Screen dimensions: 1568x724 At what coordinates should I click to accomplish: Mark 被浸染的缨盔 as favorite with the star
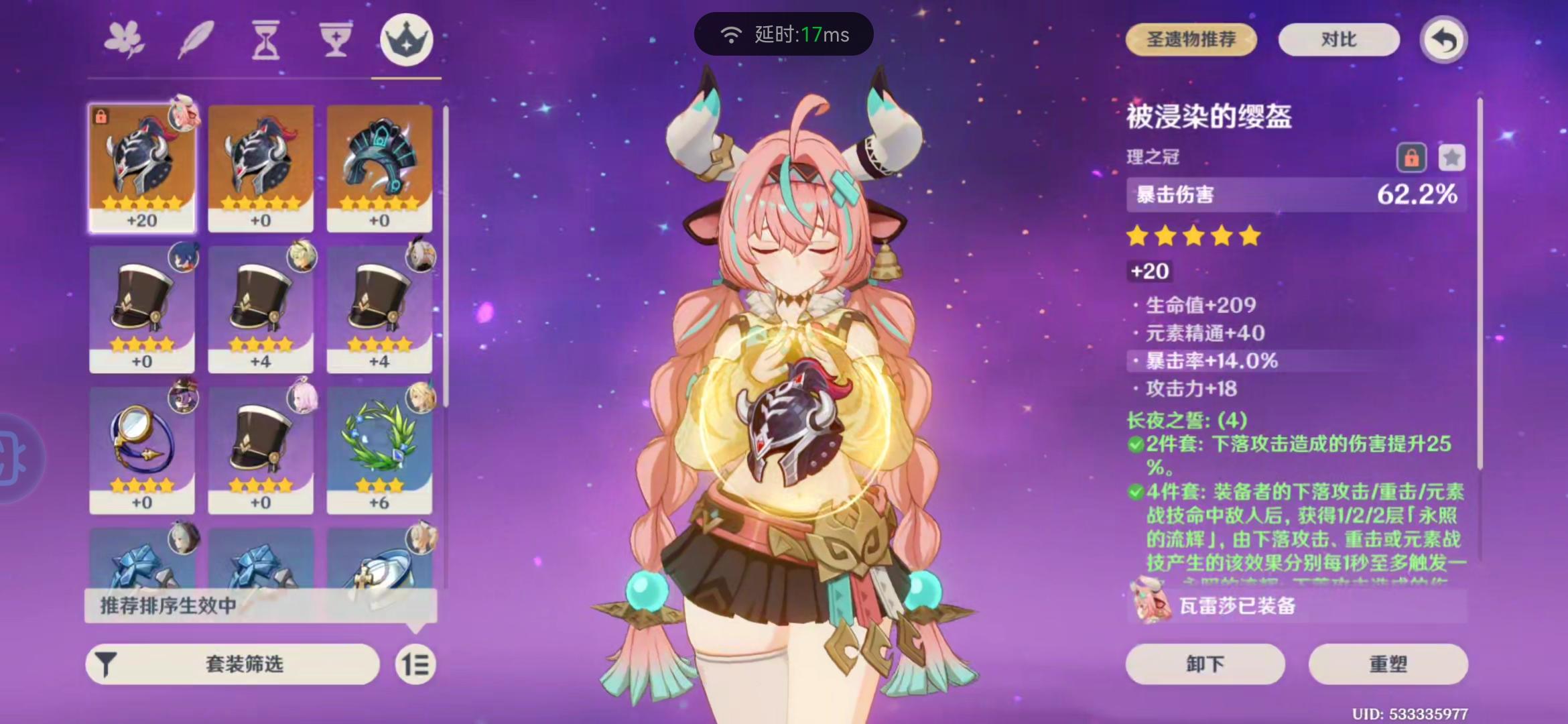(x=1451, y=158)
